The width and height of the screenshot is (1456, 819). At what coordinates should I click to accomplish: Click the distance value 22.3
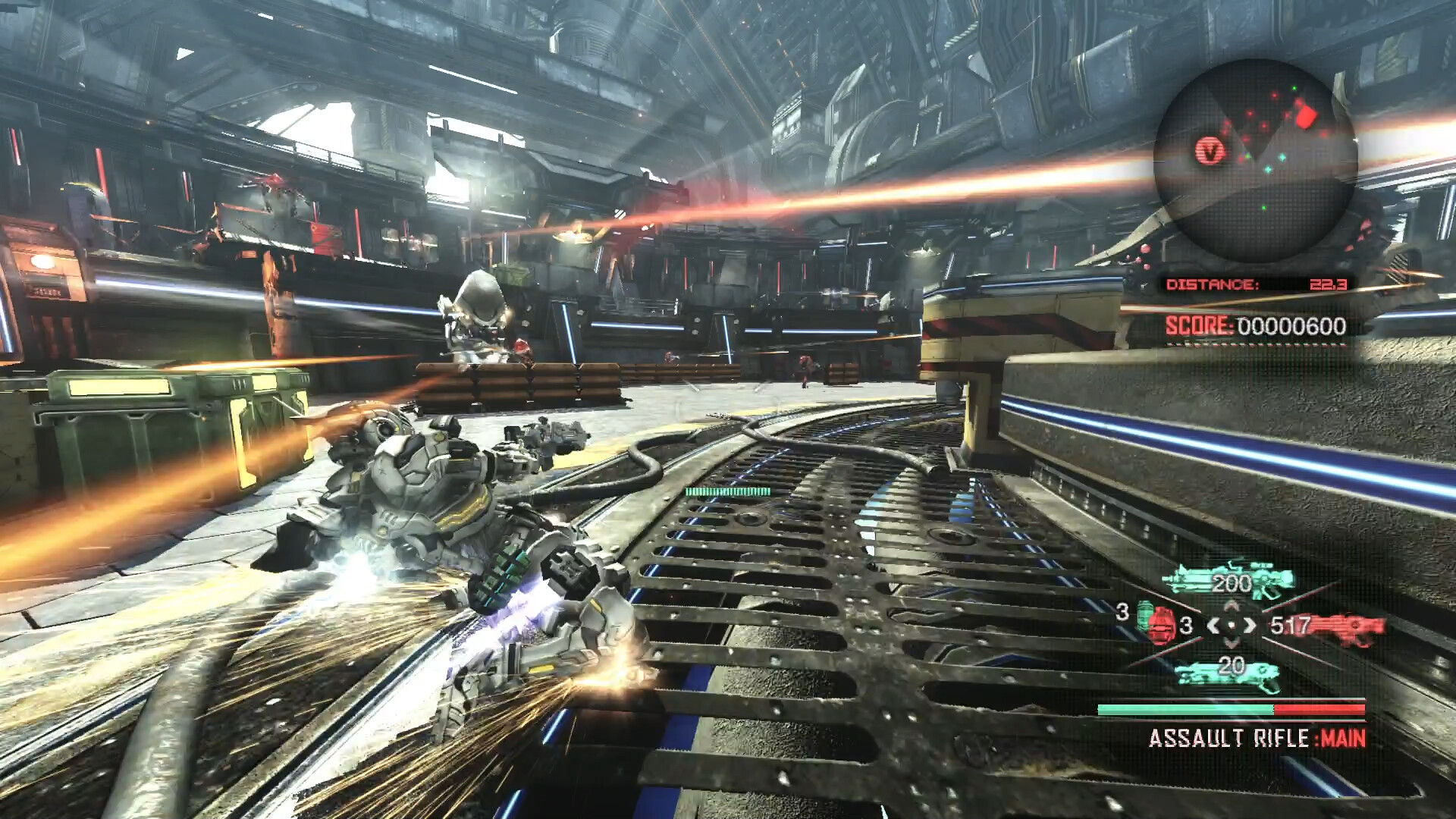tap(1329, 284)
